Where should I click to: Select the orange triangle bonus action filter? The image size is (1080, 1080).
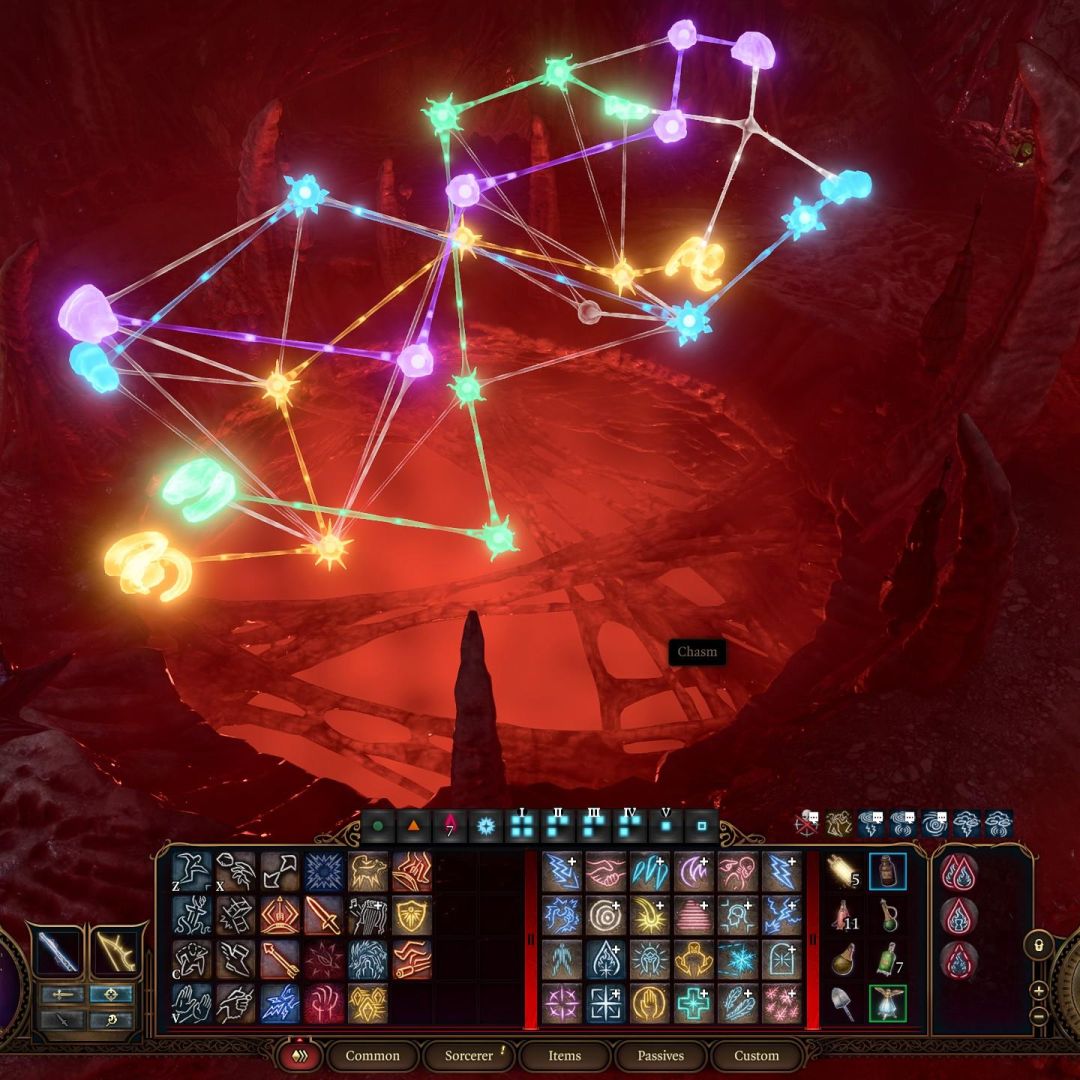(413, 827)
